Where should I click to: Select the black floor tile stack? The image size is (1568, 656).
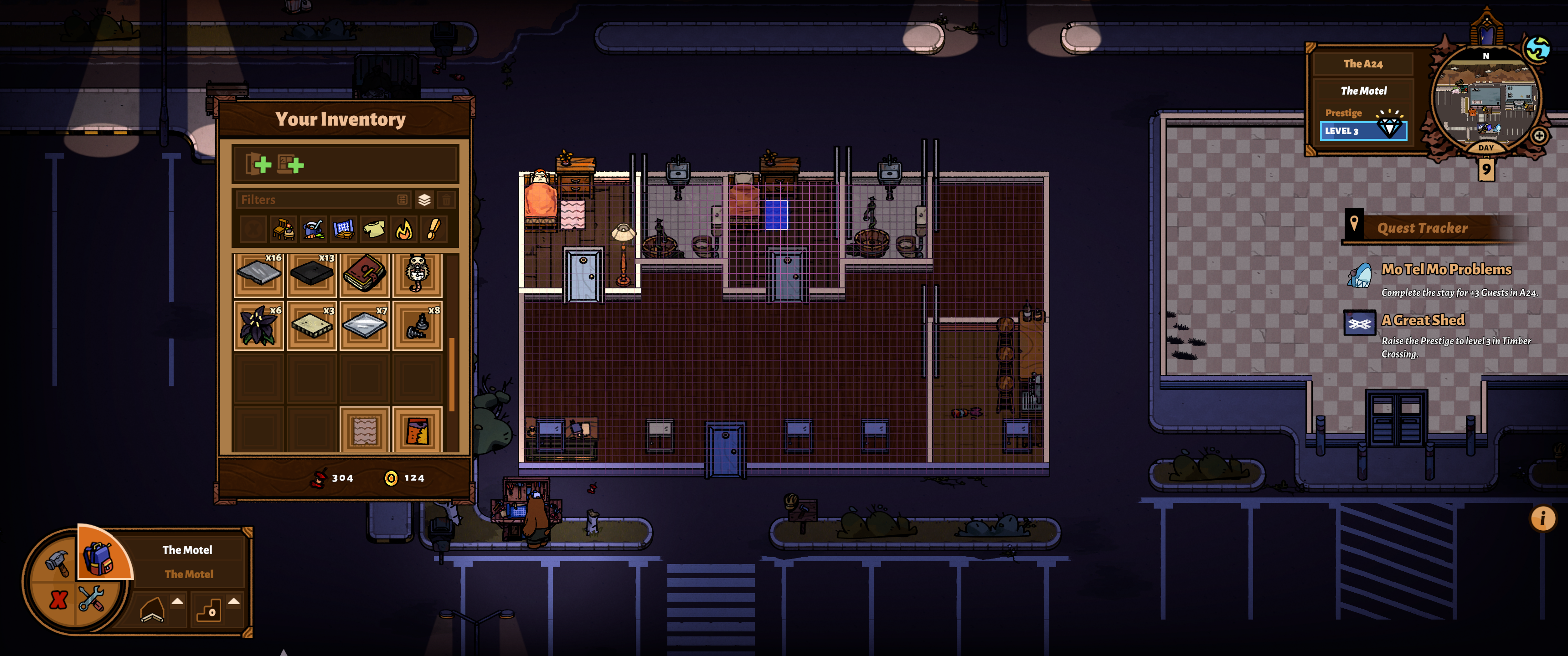coord(312,273)
